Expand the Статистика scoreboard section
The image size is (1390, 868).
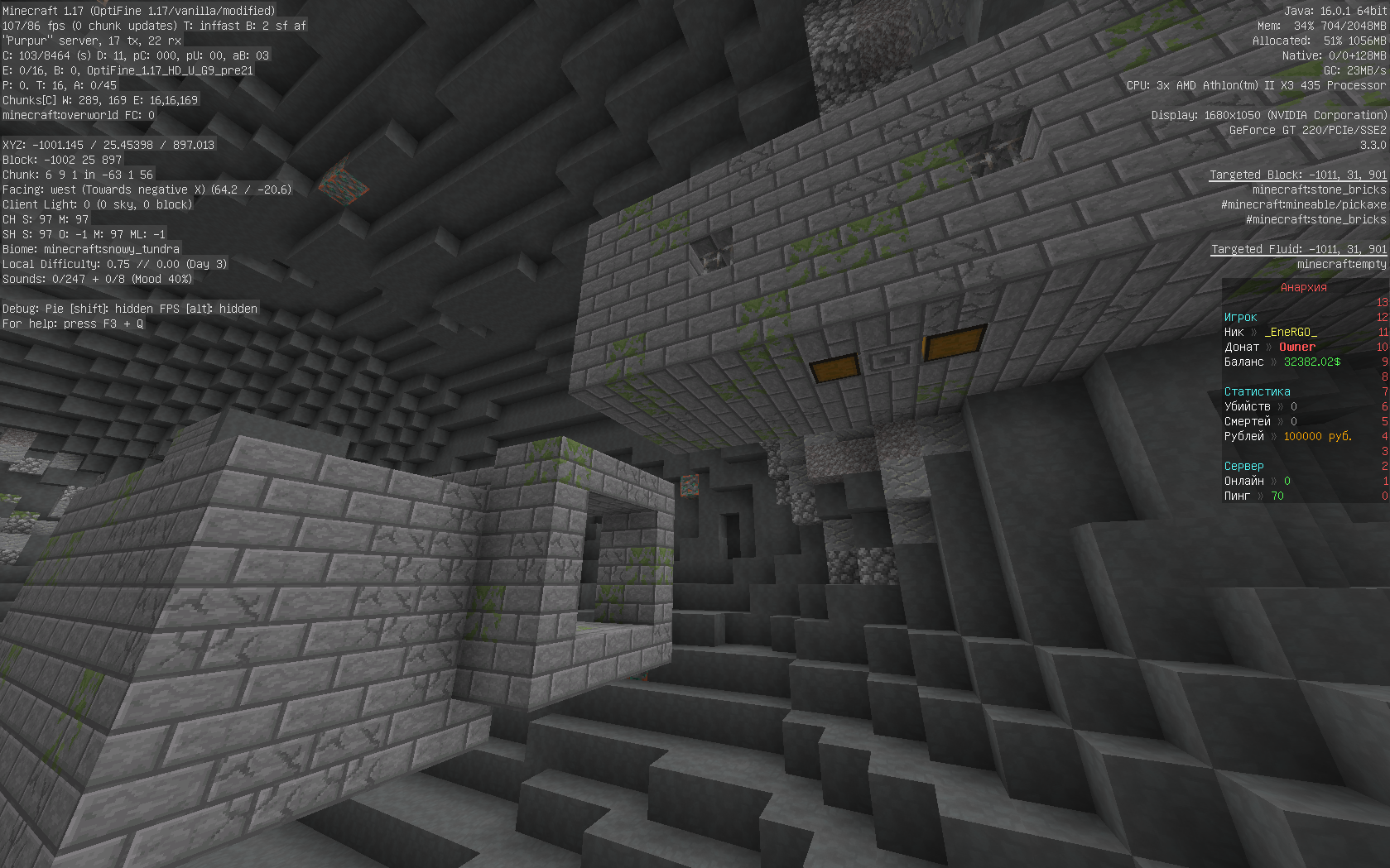click(1256, 391)
